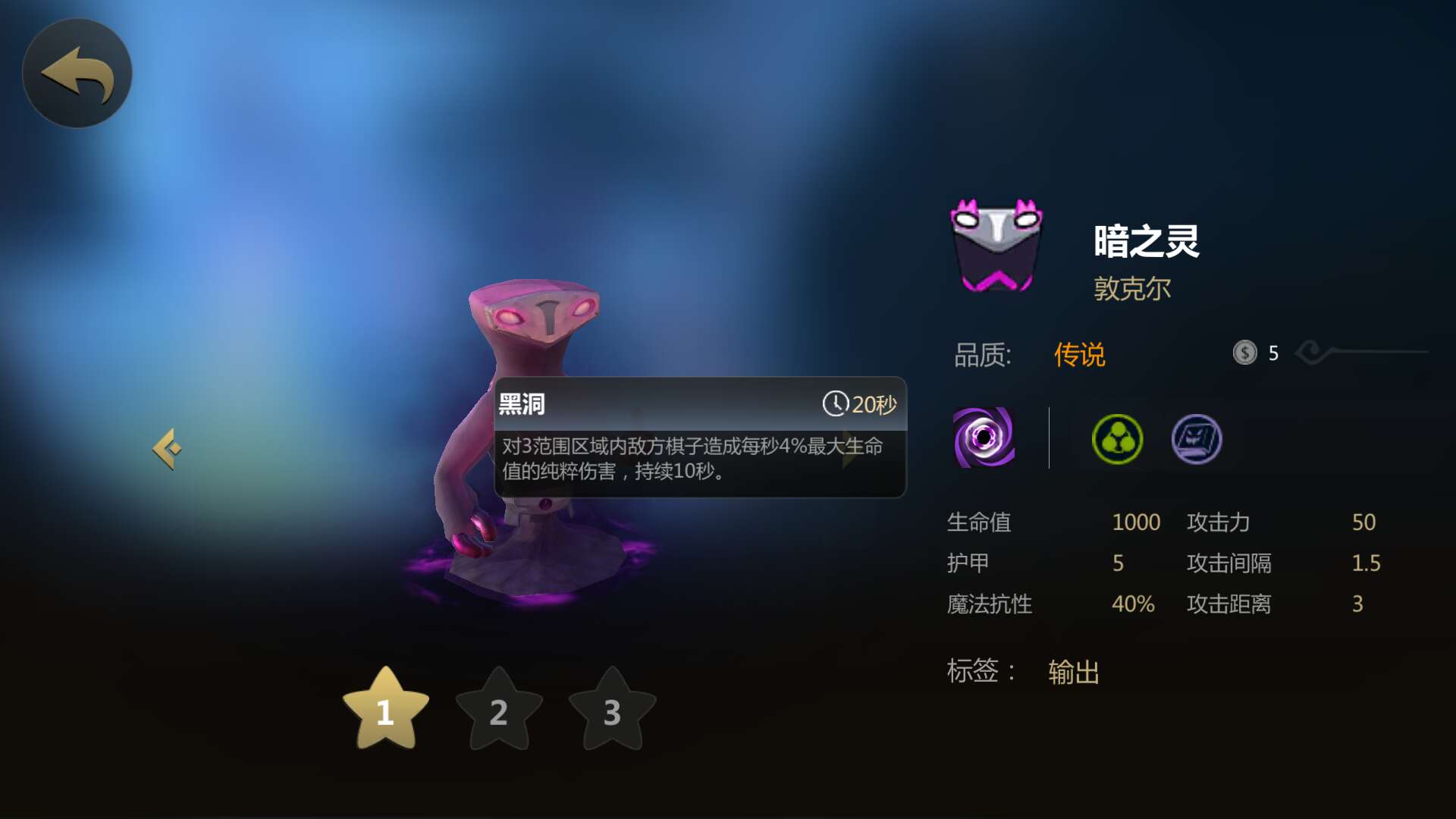Select the 1-star level
The image size is (1456, 819).
(385, 710)
